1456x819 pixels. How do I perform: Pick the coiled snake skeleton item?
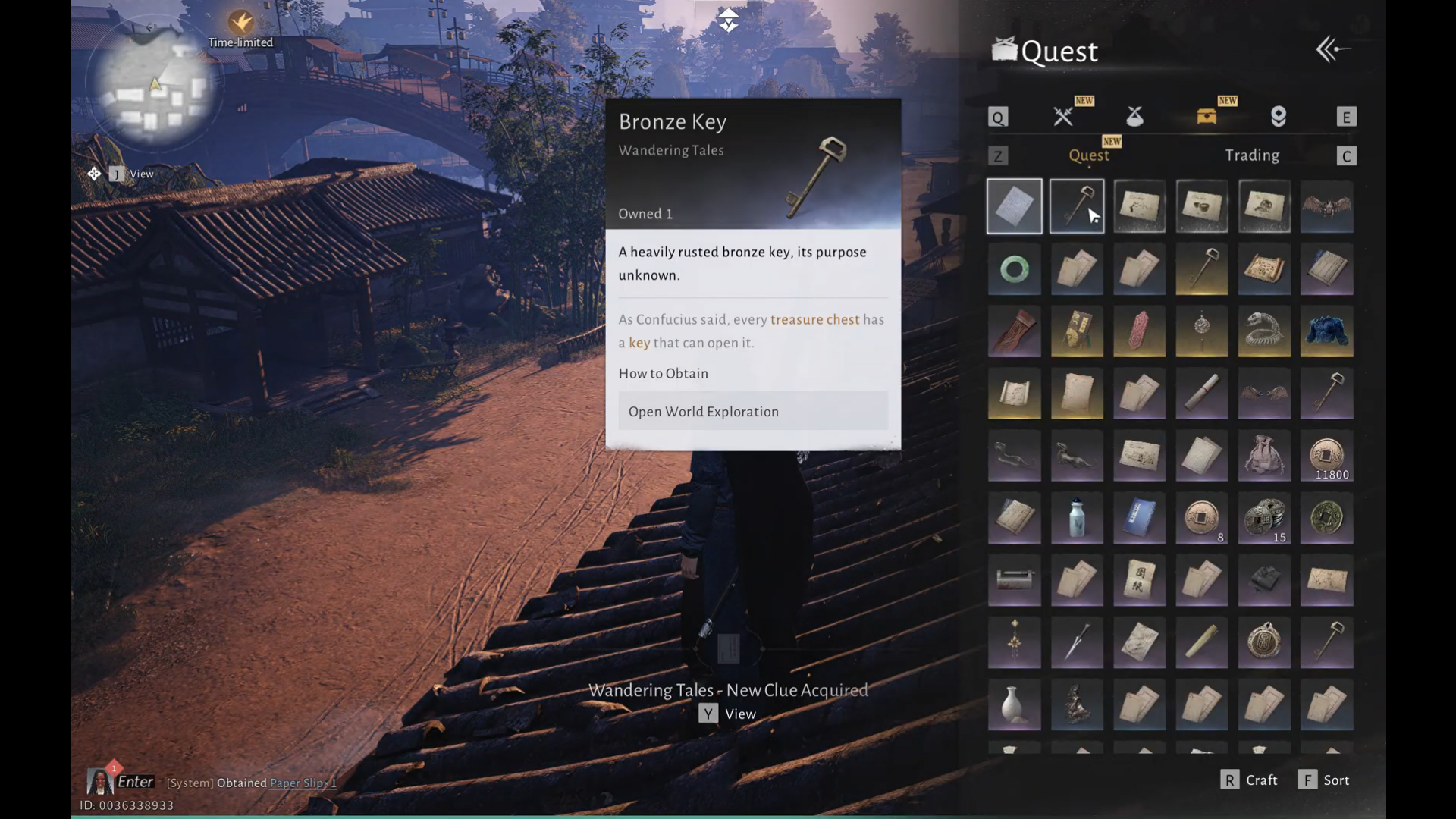(1264, 331)
